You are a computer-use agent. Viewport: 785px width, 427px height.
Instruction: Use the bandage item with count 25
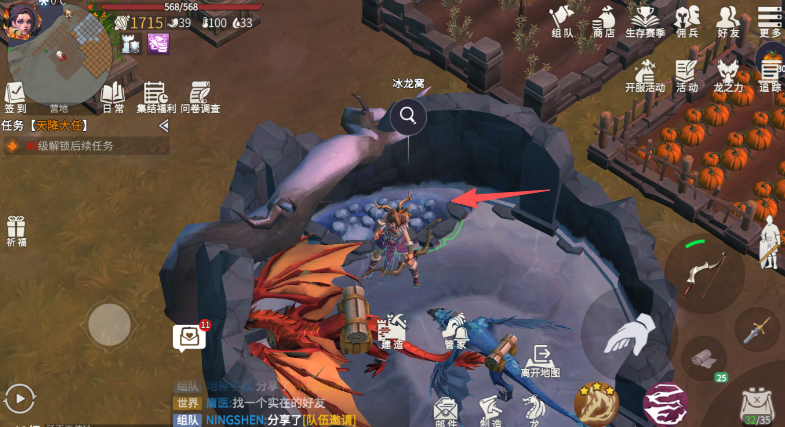pos(706,358)
